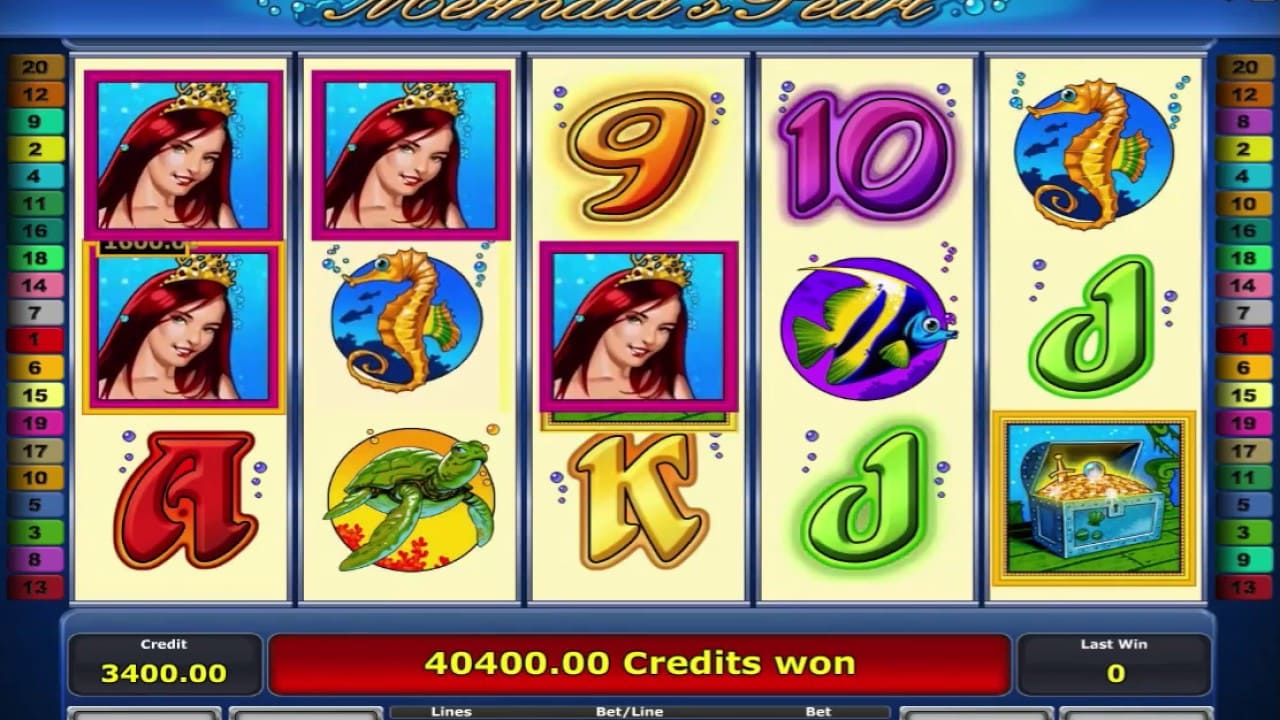This screenshot has width=1280, height=720.
Task: Choose the red payline 1 marker on the left rail
Action: click(x=37, y=340)
